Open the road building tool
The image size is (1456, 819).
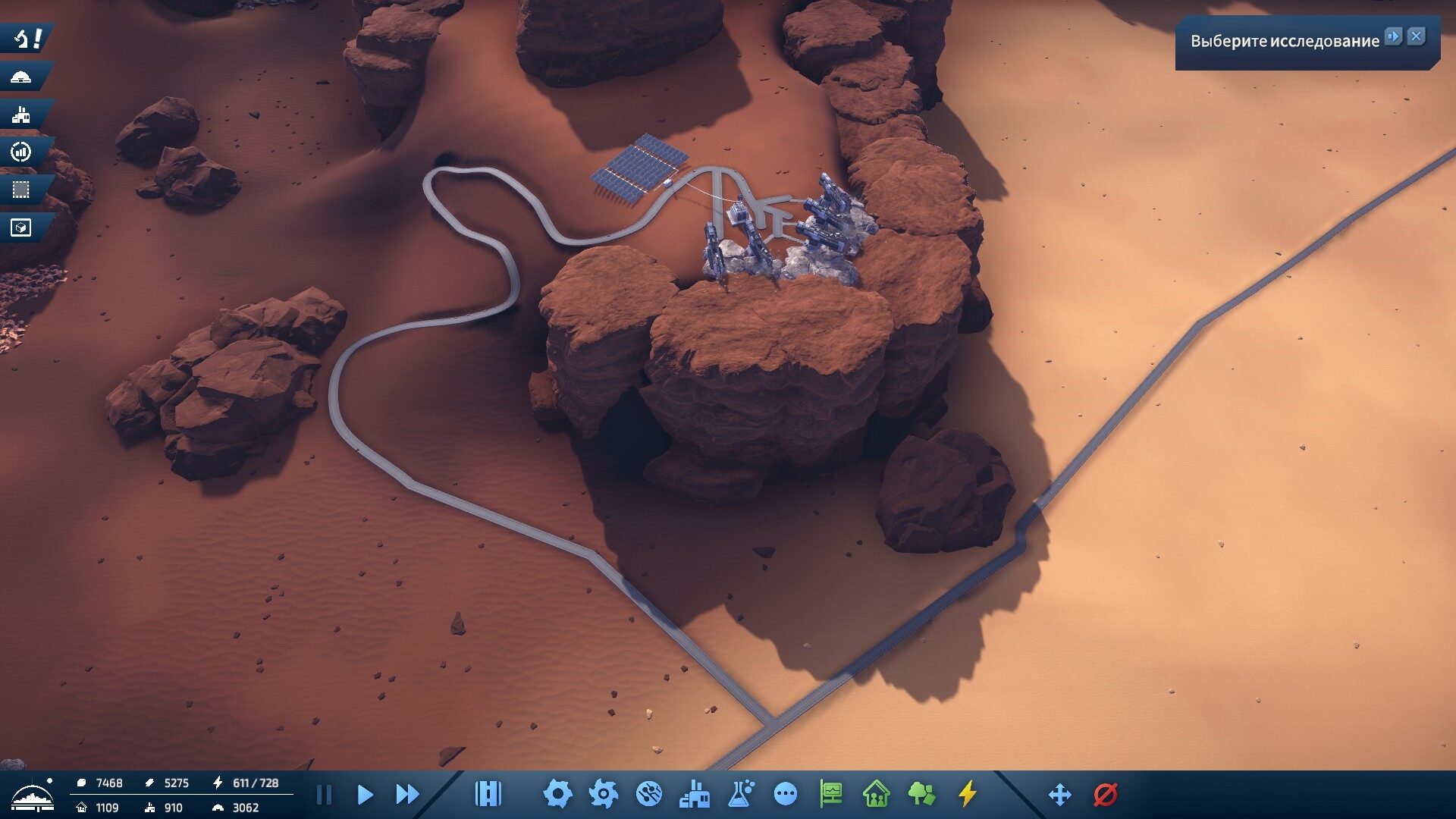[x=488, y=794]
